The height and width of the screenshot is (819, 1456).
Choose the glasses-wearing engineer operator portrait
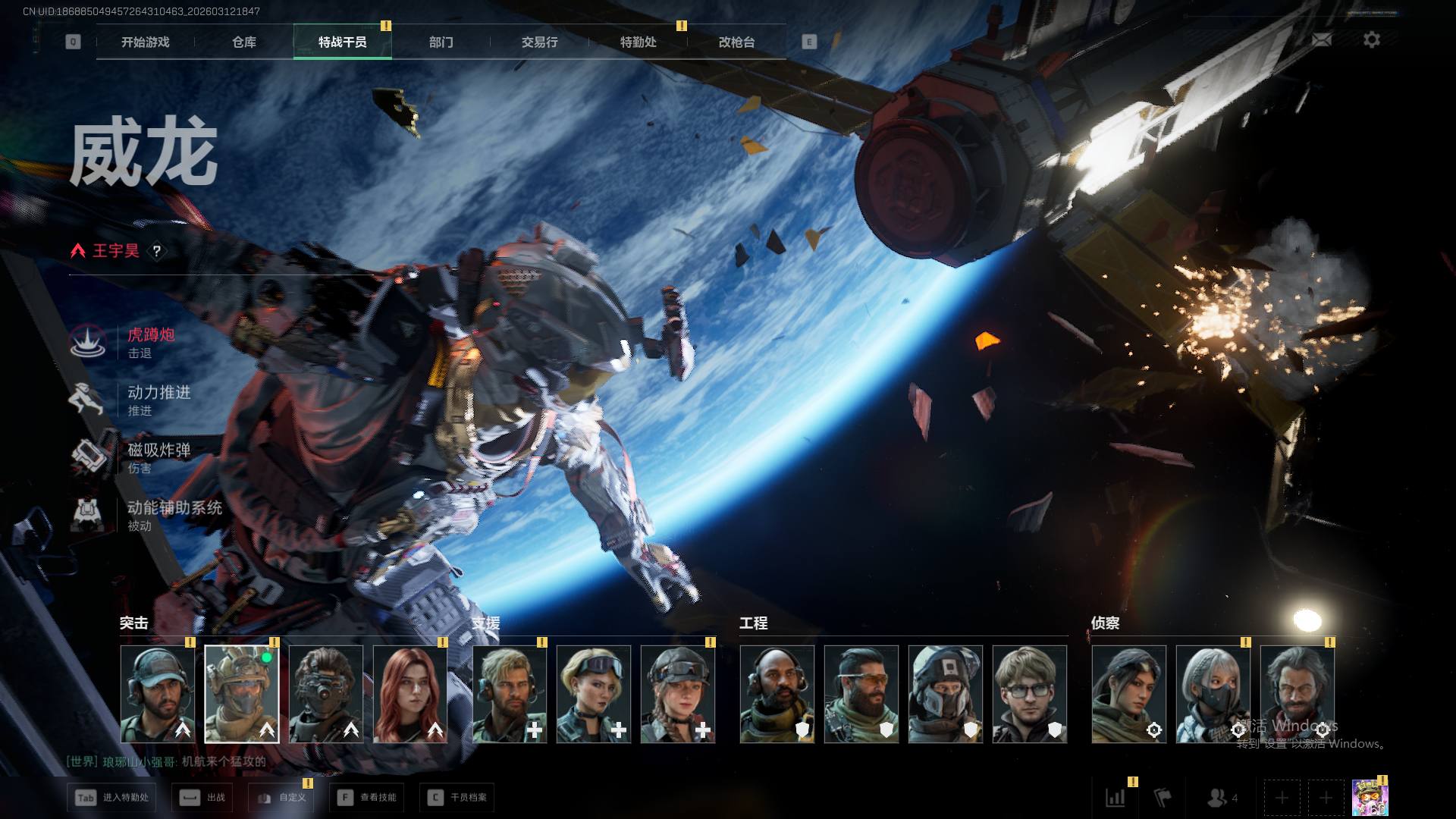point(1029,694)
